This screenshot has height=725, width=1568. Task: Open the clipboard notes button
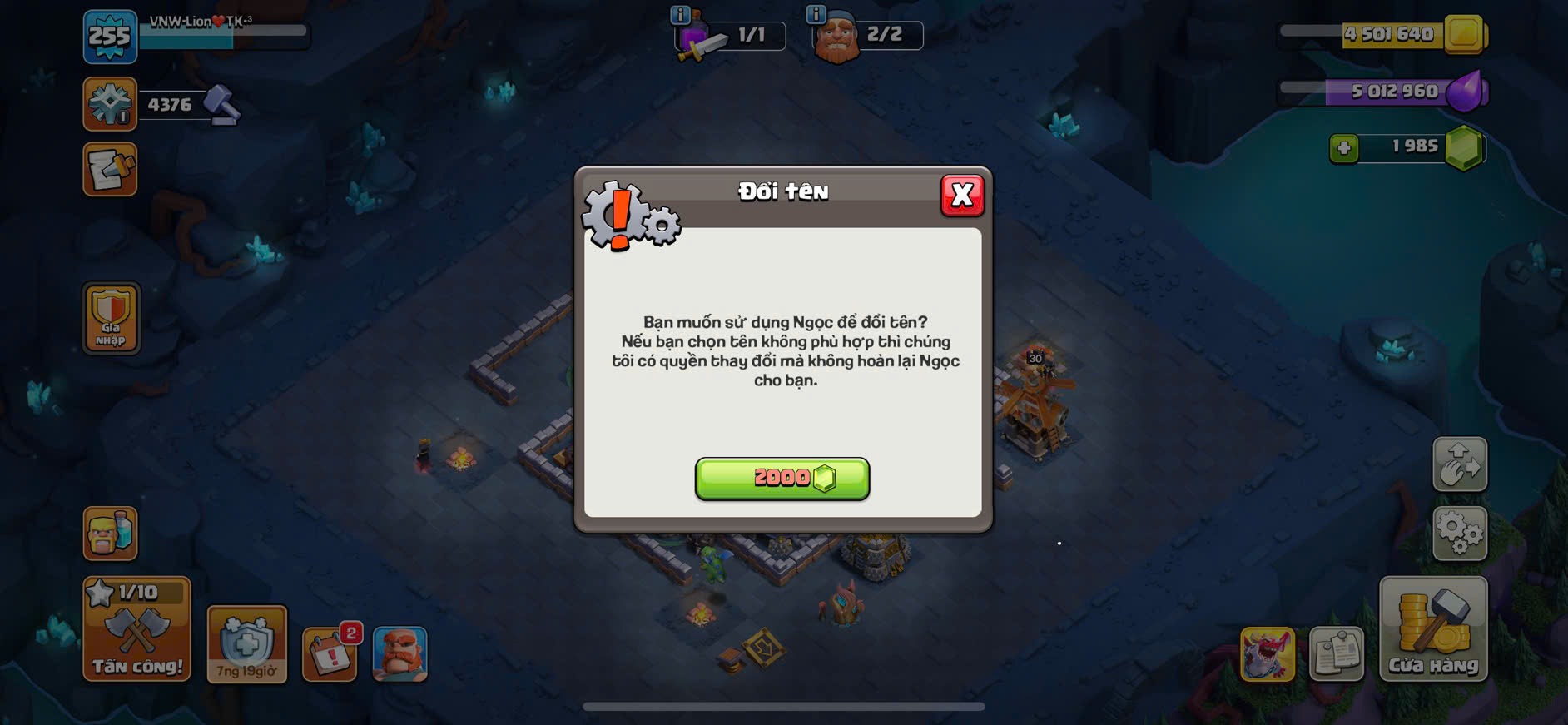[1336, 653]
